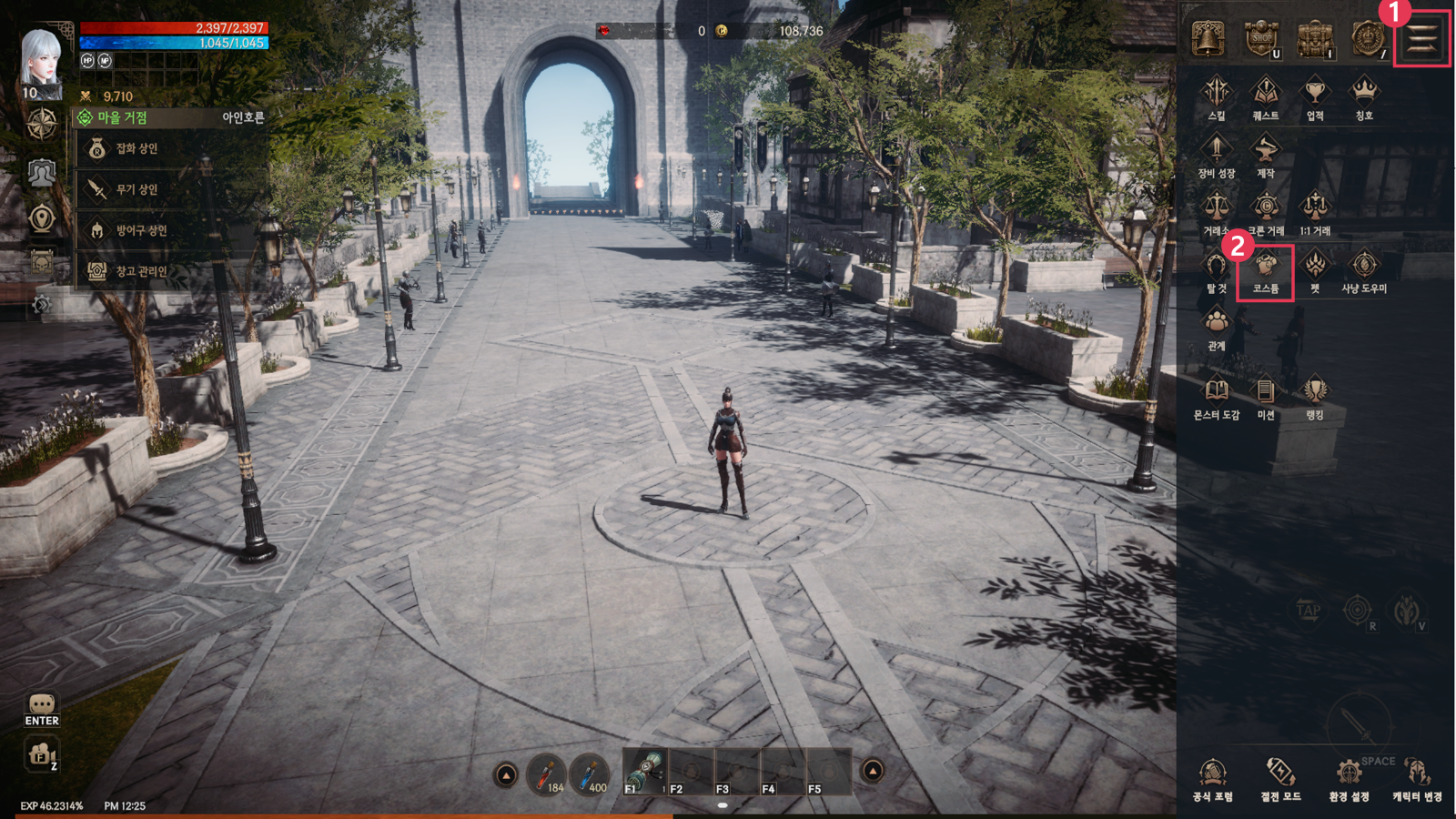Toggle 절전 모드 power saving mode

click(x=1280, y=779)
